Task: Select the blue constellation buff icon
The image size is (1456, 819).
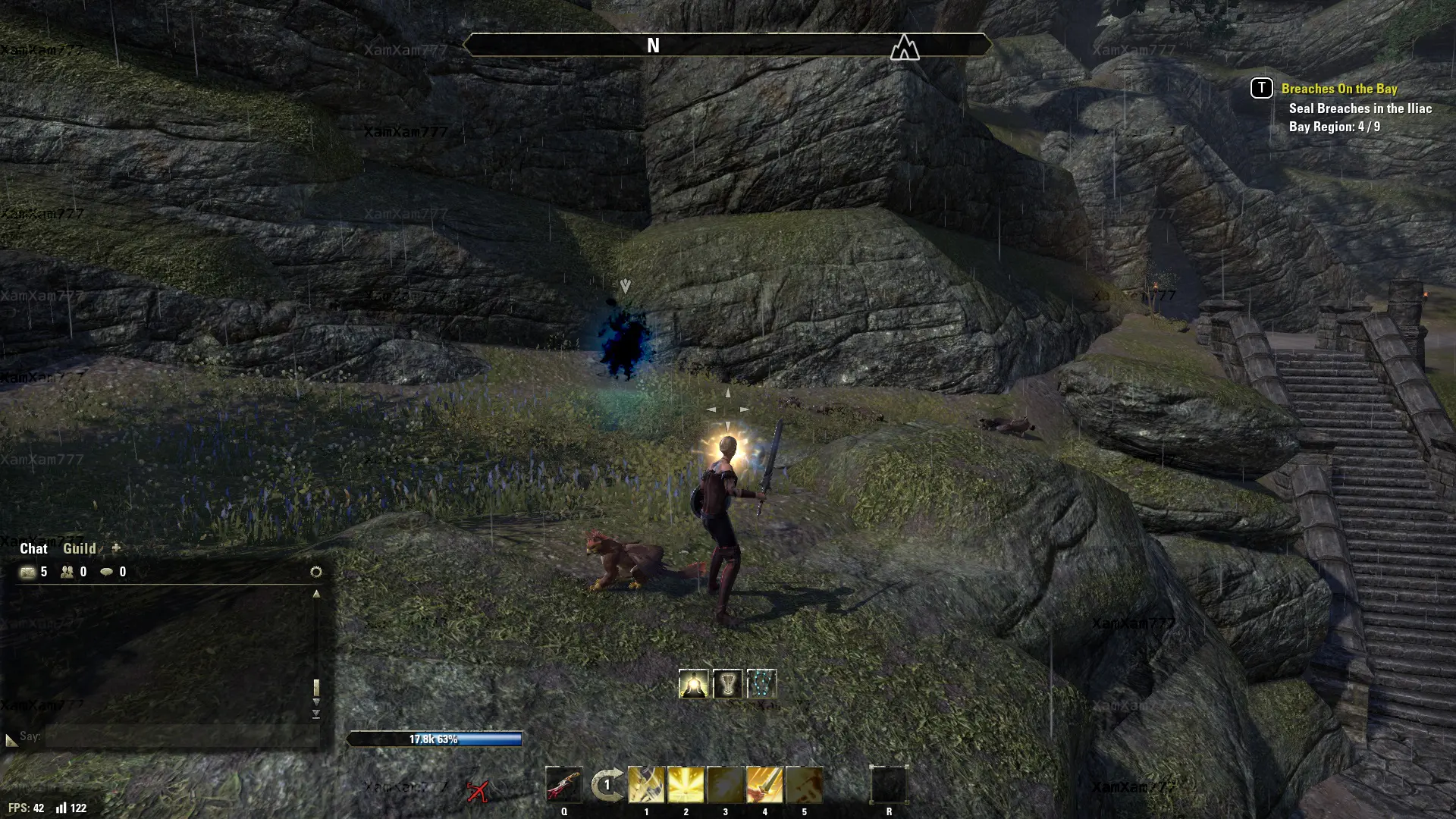Action: (761, 684)
